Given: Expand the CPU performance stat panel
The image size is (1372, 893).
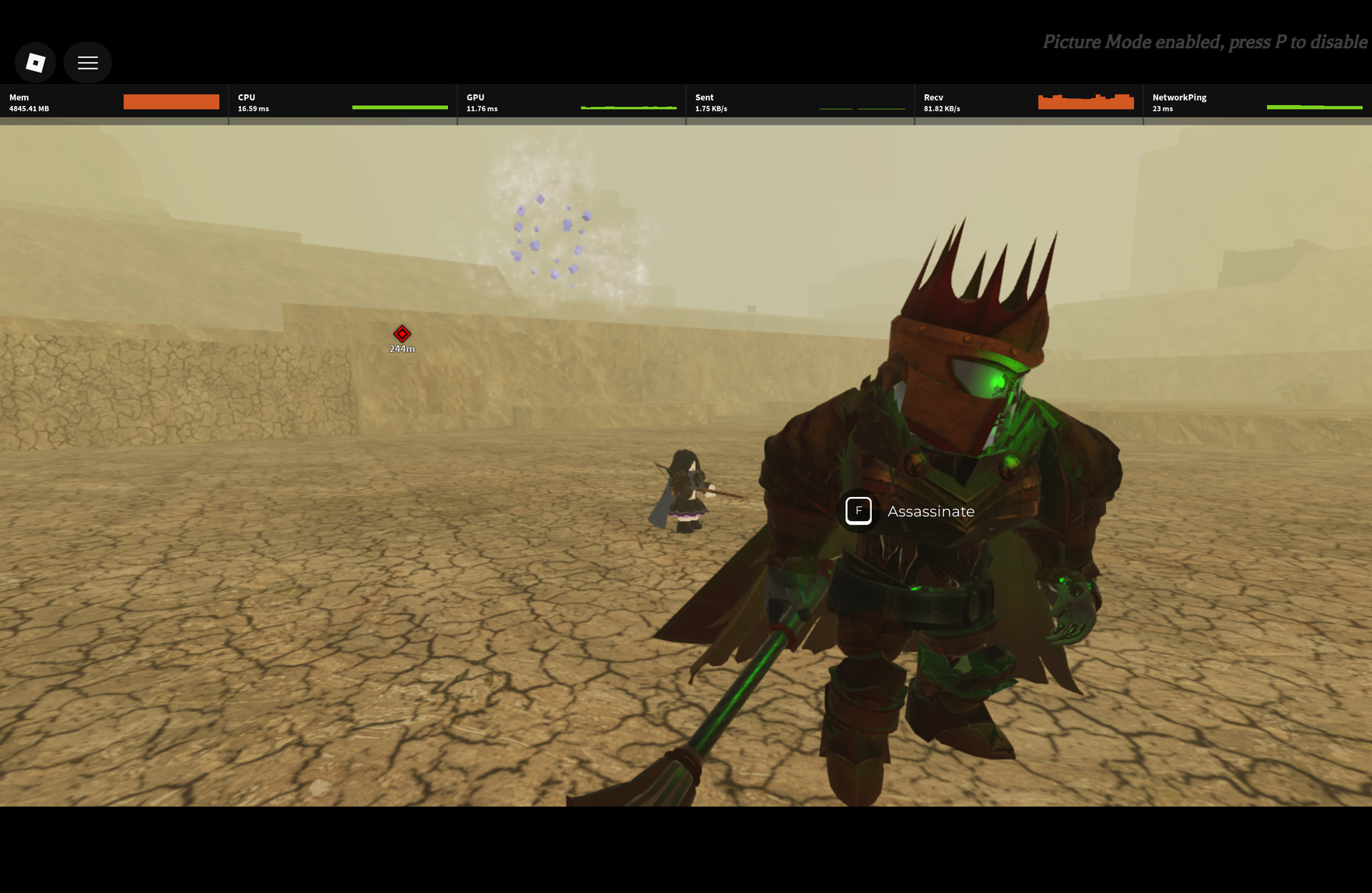Looking at the screenshot, I should pyautogui.click(x=342, y=102).
